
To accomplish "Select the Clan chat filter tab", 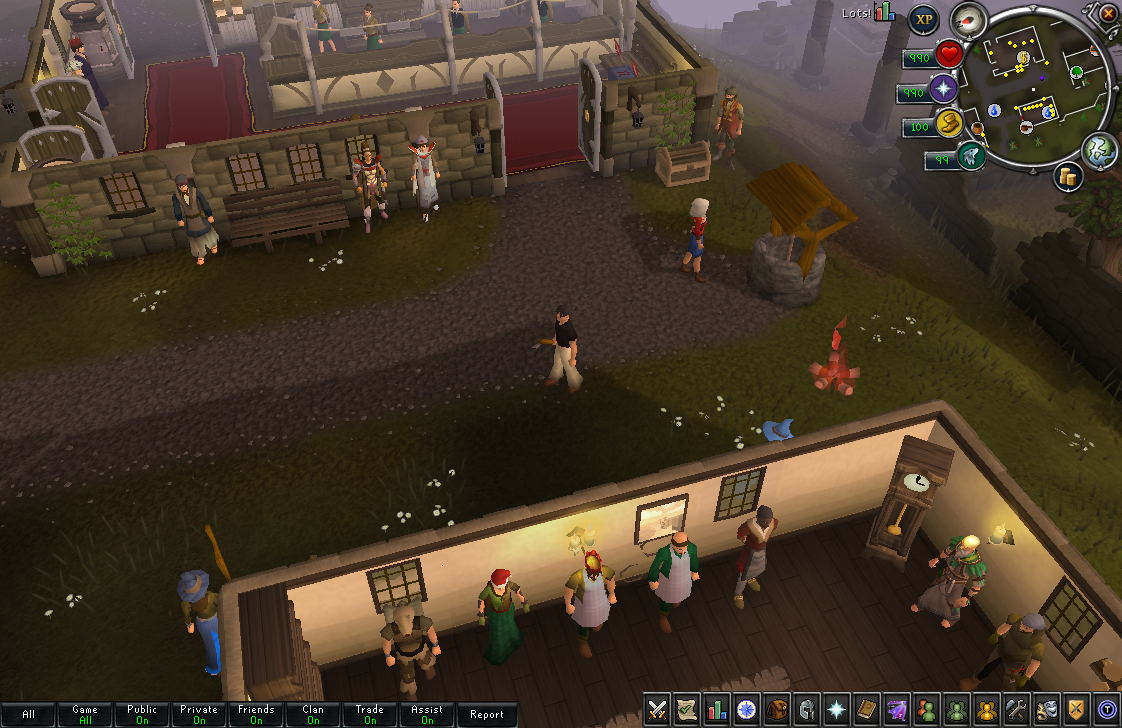I will (313, 714).
